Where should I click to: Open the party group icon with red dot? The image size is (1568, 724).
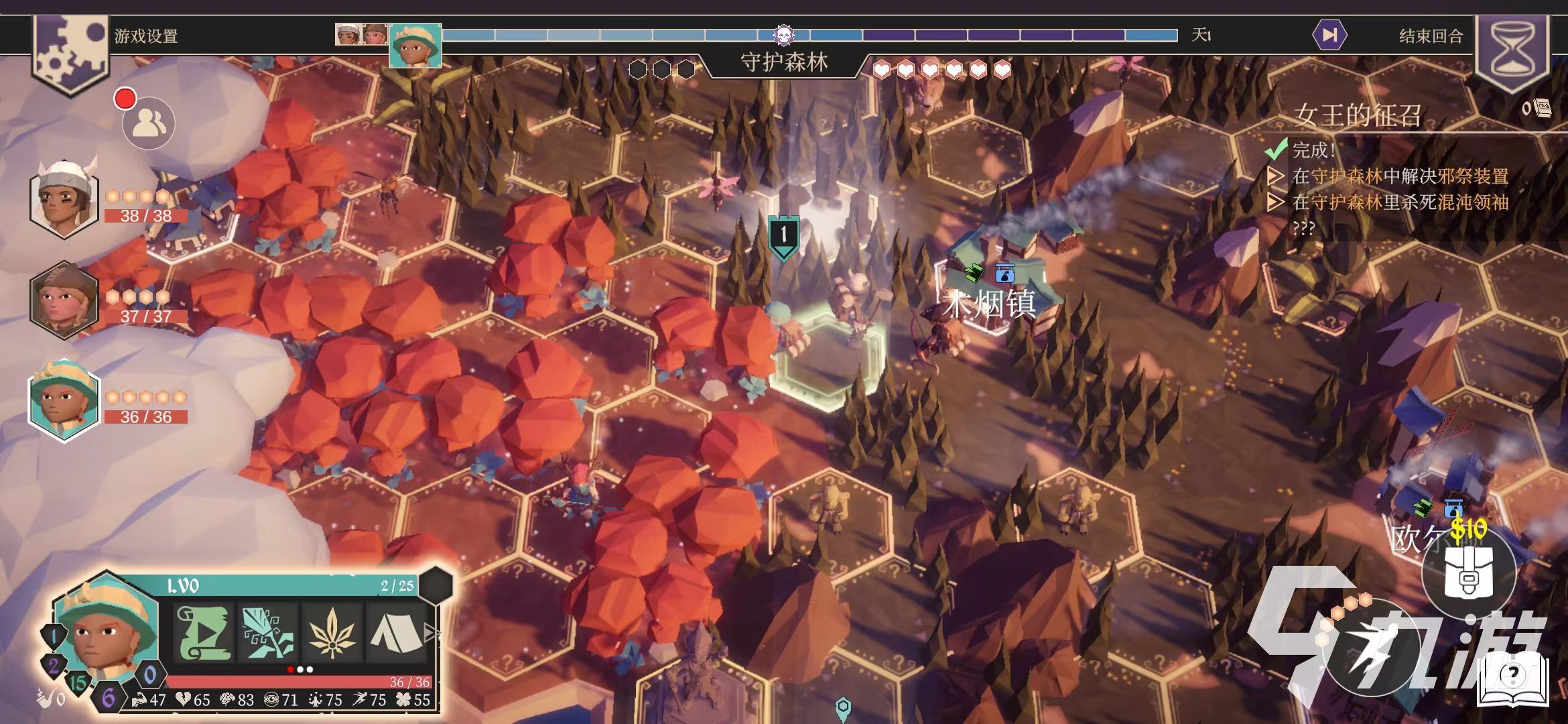(x=149, y=124)
